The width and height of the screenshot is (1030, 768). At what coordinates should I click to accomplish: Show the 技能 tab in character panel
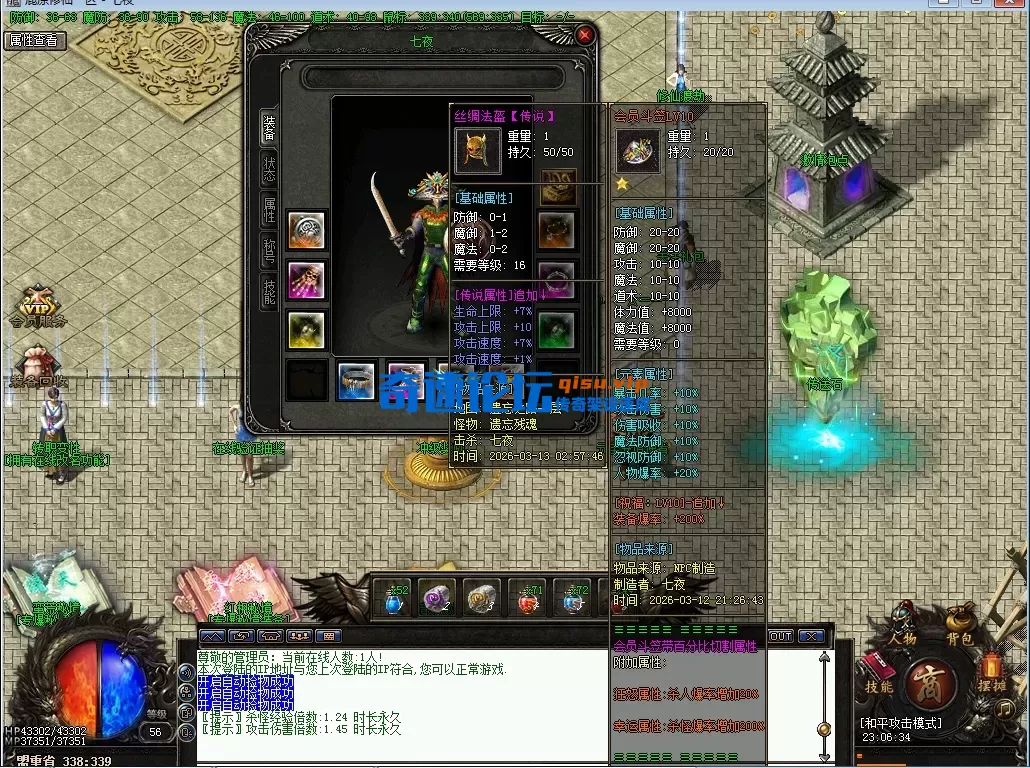269,291
